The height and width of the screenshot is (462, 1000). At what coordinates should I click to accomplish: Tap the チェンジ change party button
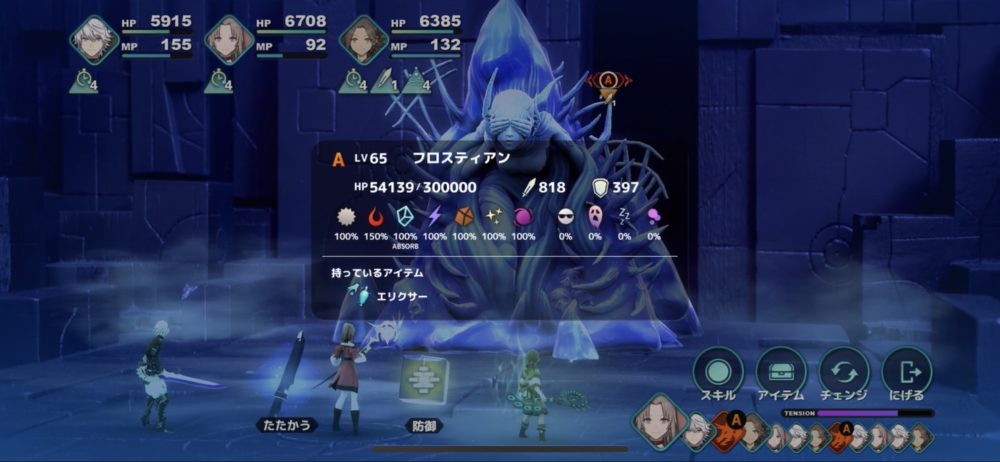[844, 372]
